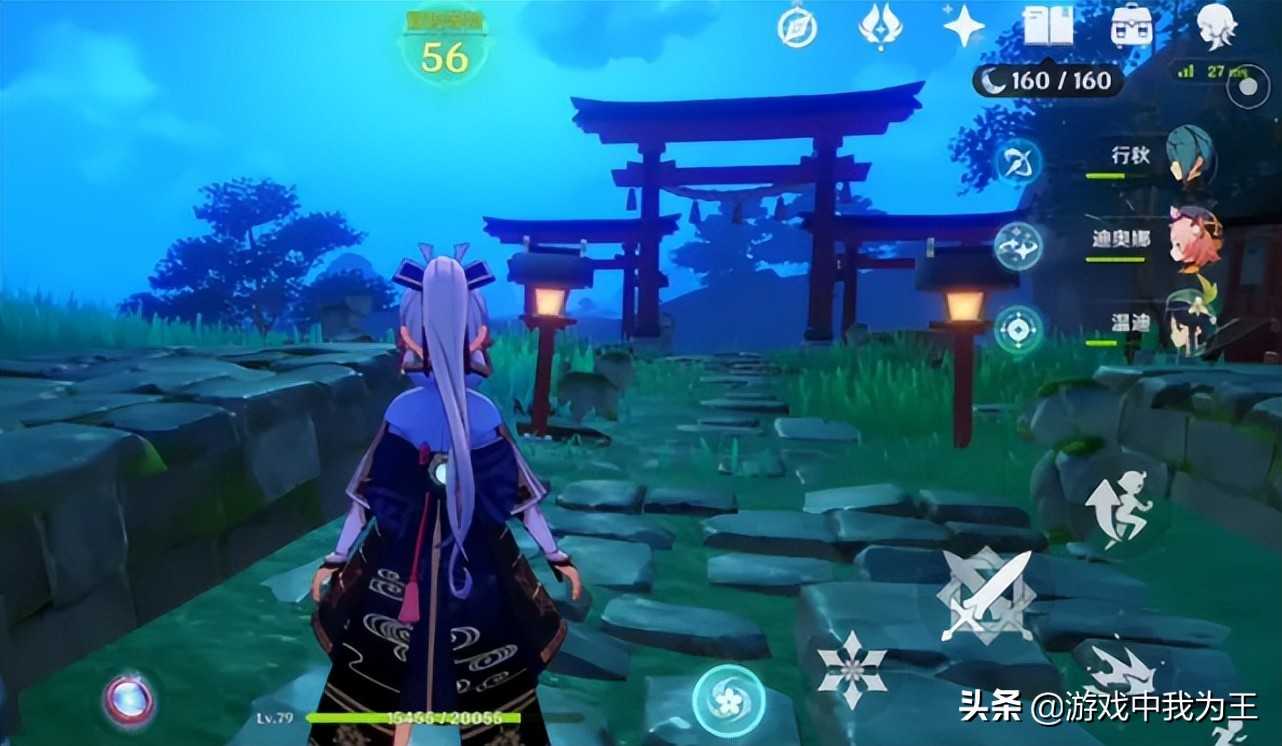Viewport: 1282px width, 746px height.
Task: Open the backpack inventory
Action: (x=1130, y=26)
